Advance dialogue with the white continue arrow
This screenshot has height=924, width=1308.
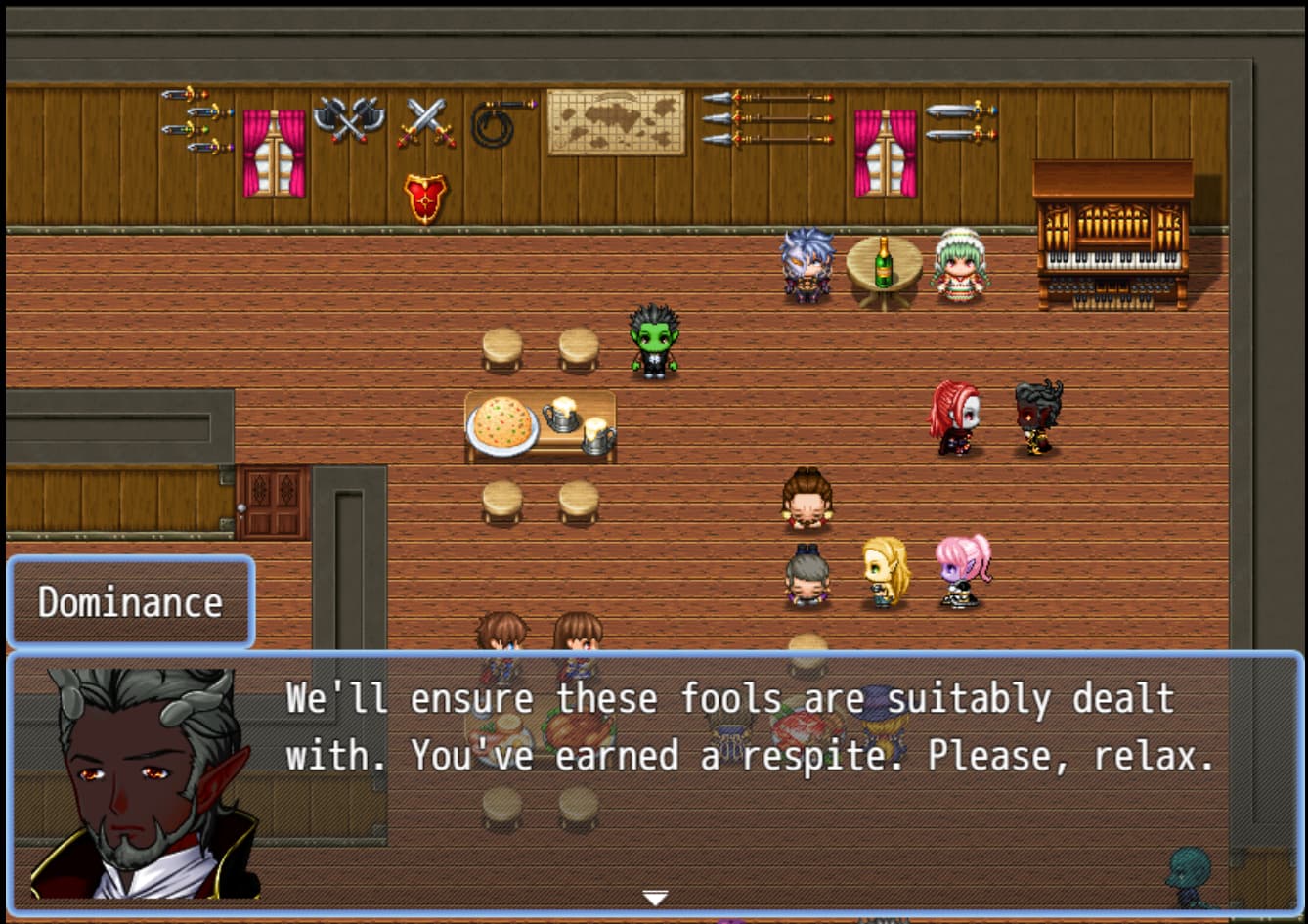[x=654, y=898]
